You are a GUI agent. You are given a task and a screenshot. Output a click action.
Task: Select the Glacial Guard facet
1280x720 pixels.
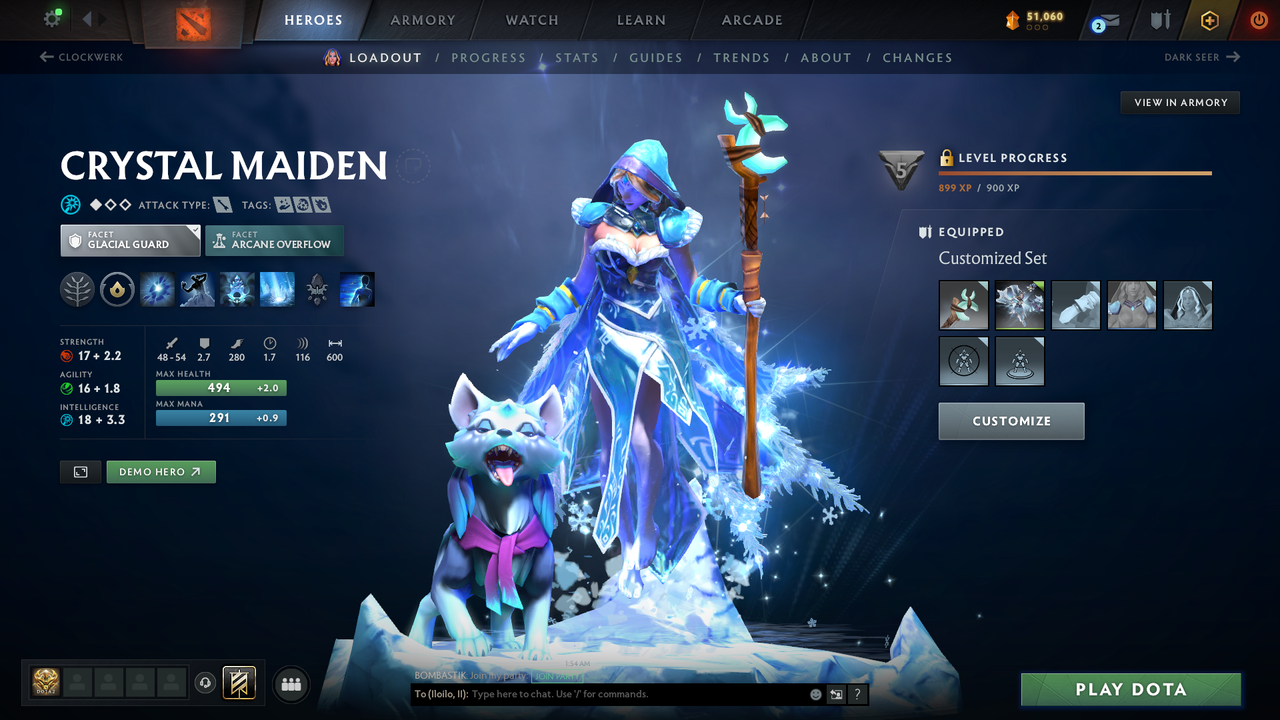point(129,240)
